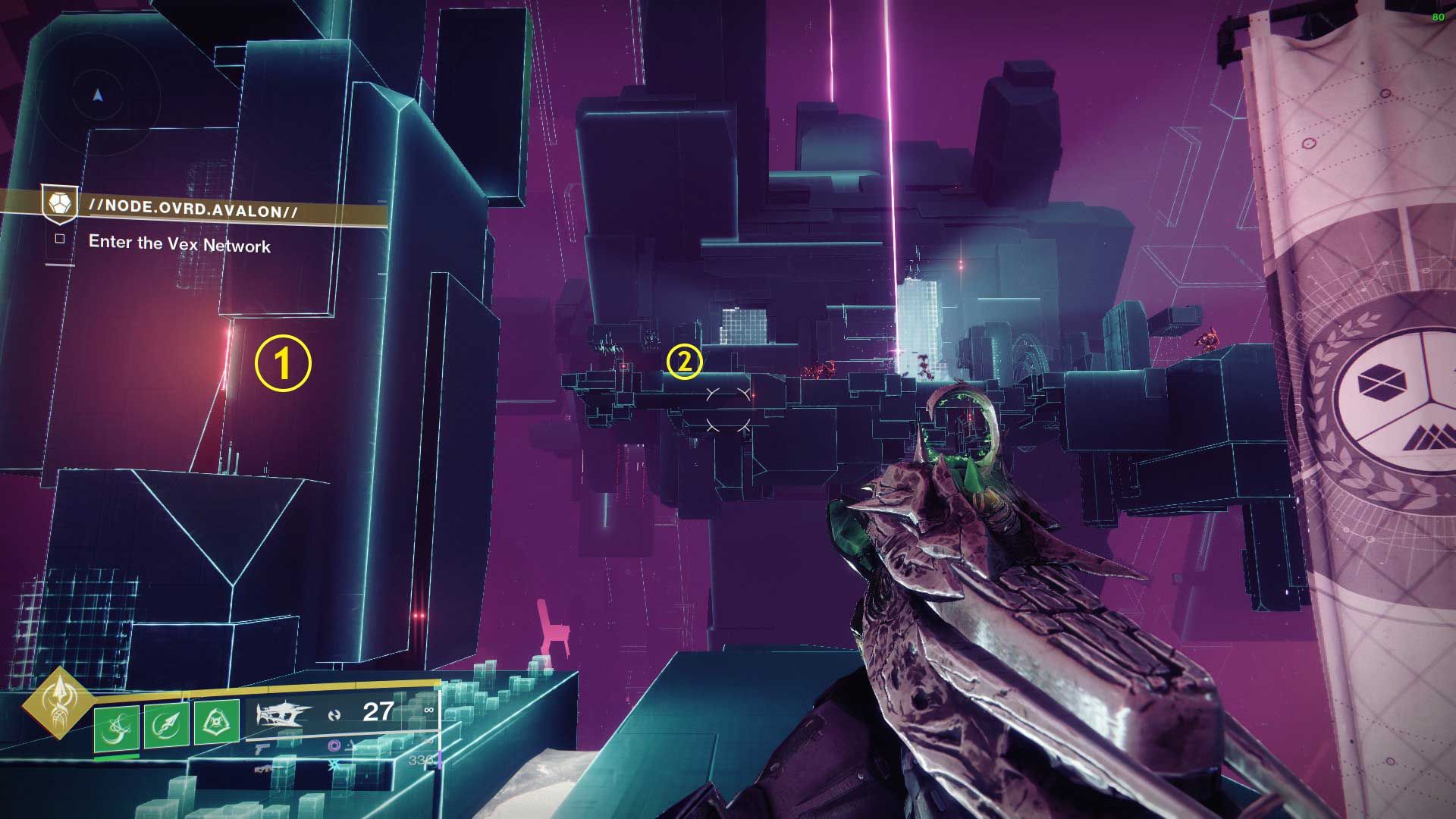Toggle waypoint marker number 2
The height and width of the screenshot is (819, 1456).
point(685,363)
